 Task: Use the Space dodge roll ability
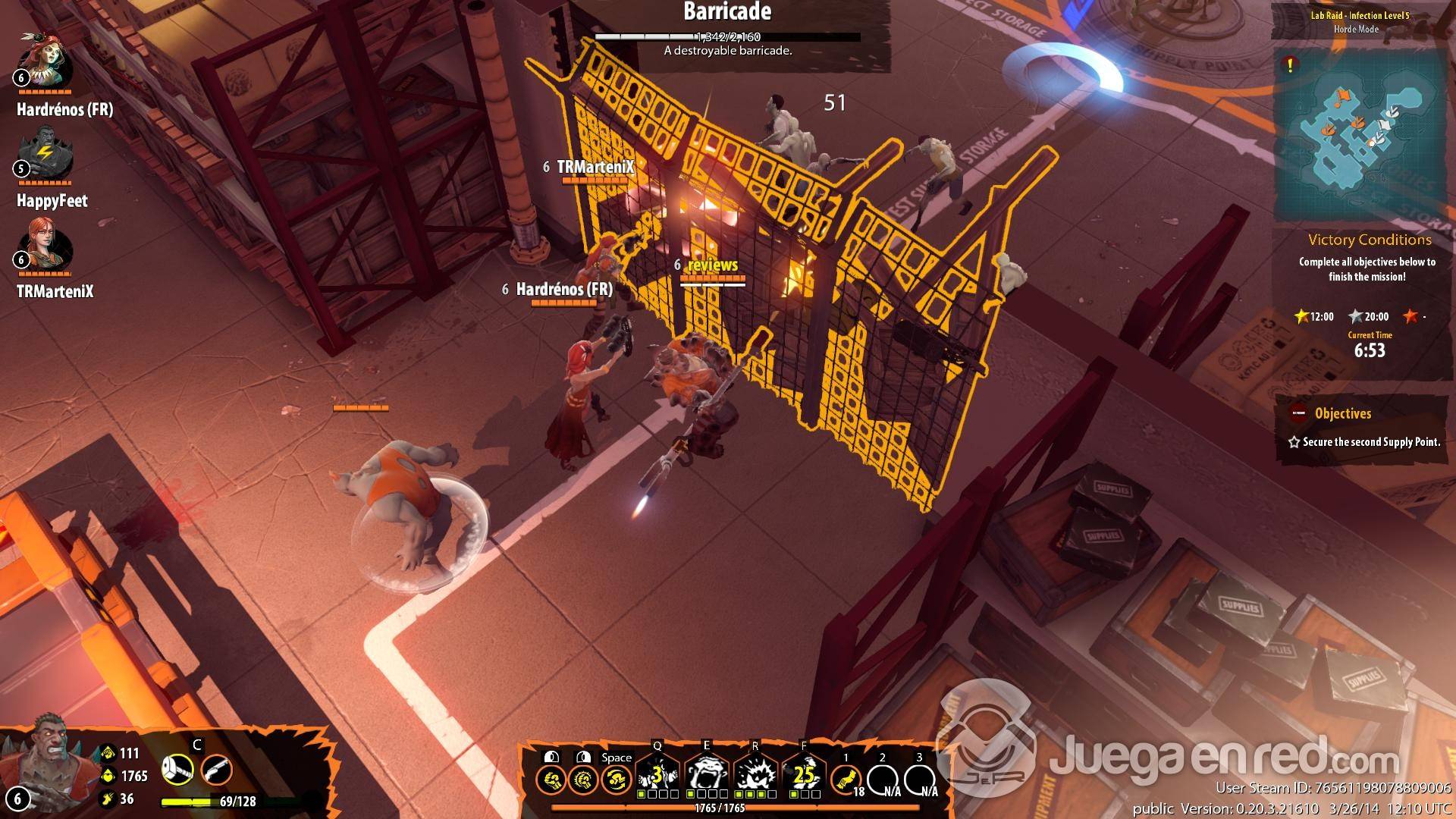pyautogui.click(x=617, y=780)
